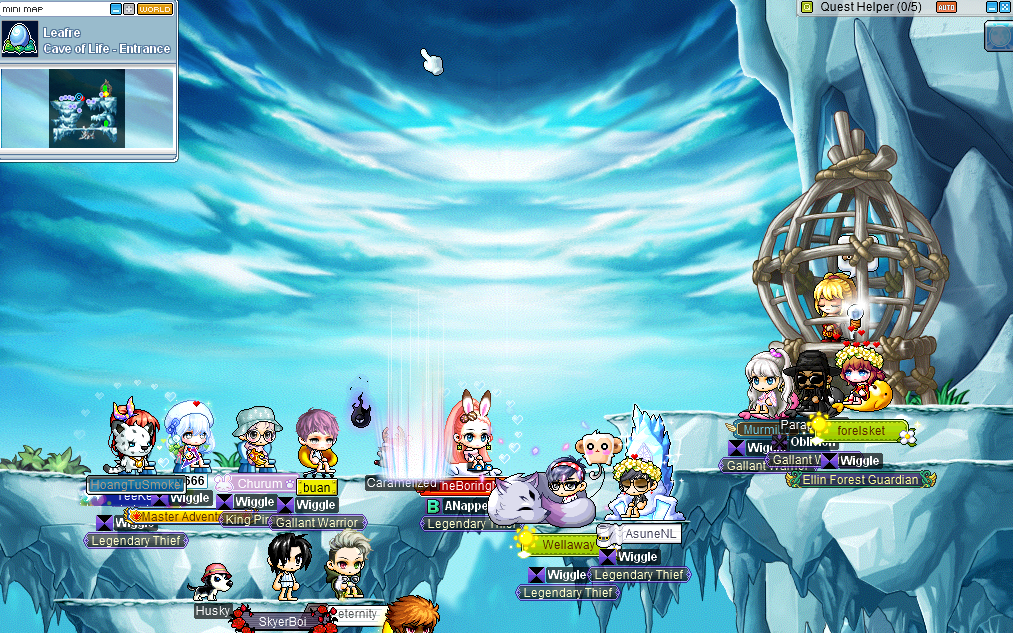Click the yellow Quest Helper icon

pyautogui.click(x=807, y=7)
